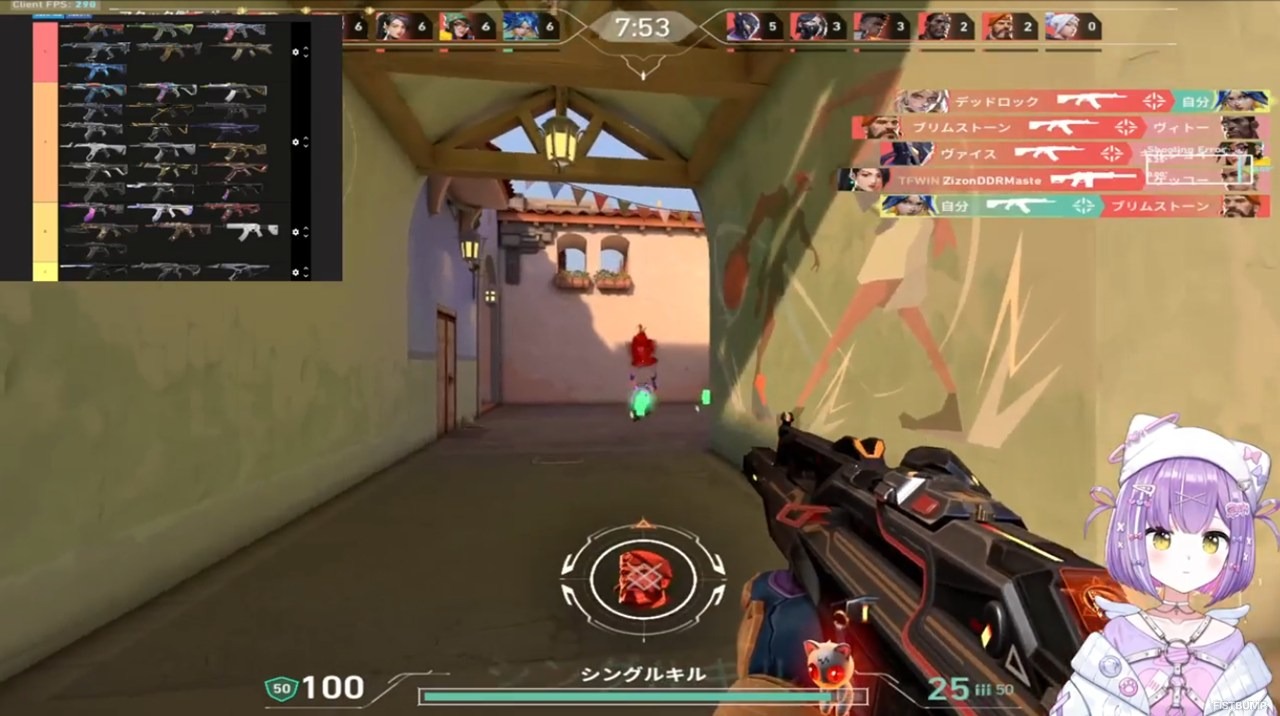Click the gear beside the white rifle row
Screen dimensions: 1280x716
point(295,232)
